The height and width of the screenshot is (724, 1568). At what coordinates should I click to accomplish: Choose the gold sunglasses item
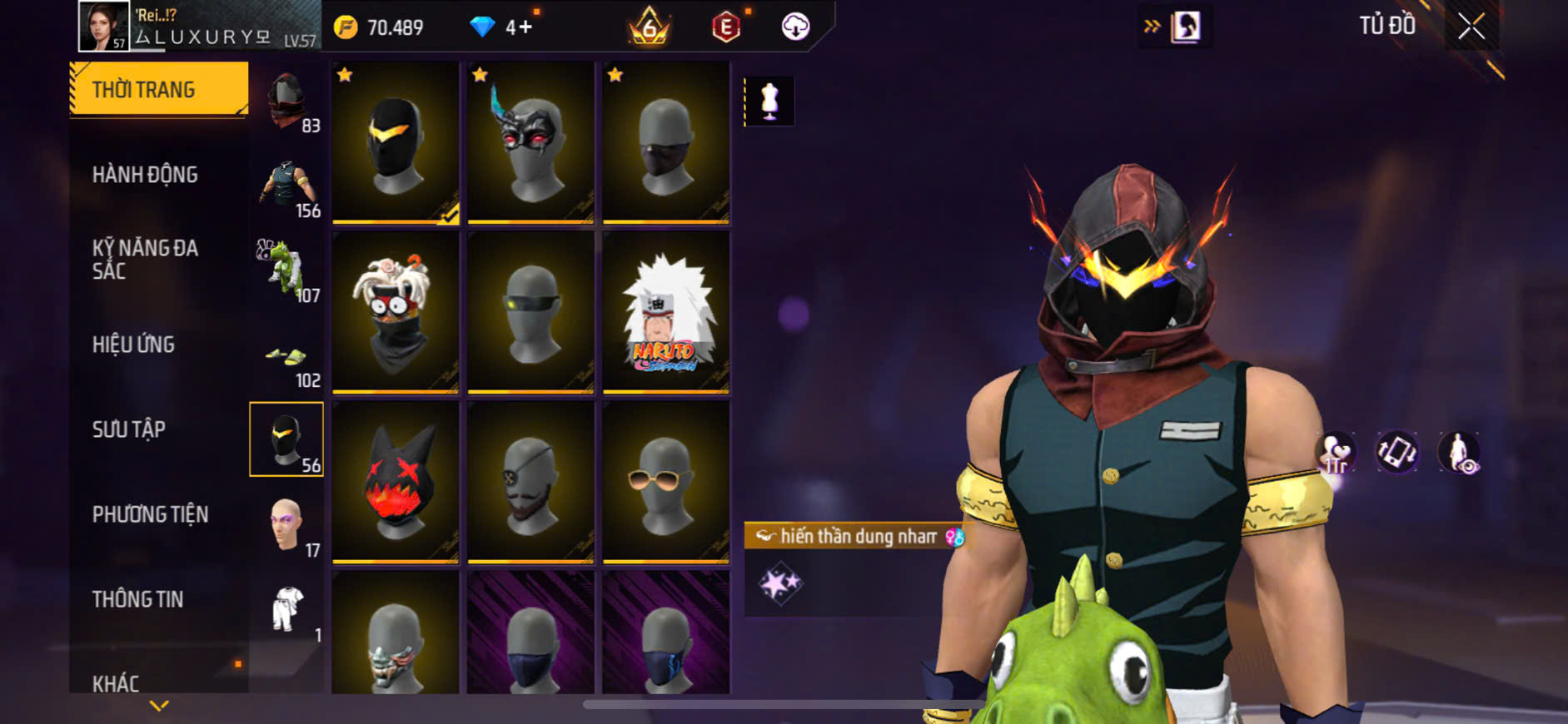665,483
